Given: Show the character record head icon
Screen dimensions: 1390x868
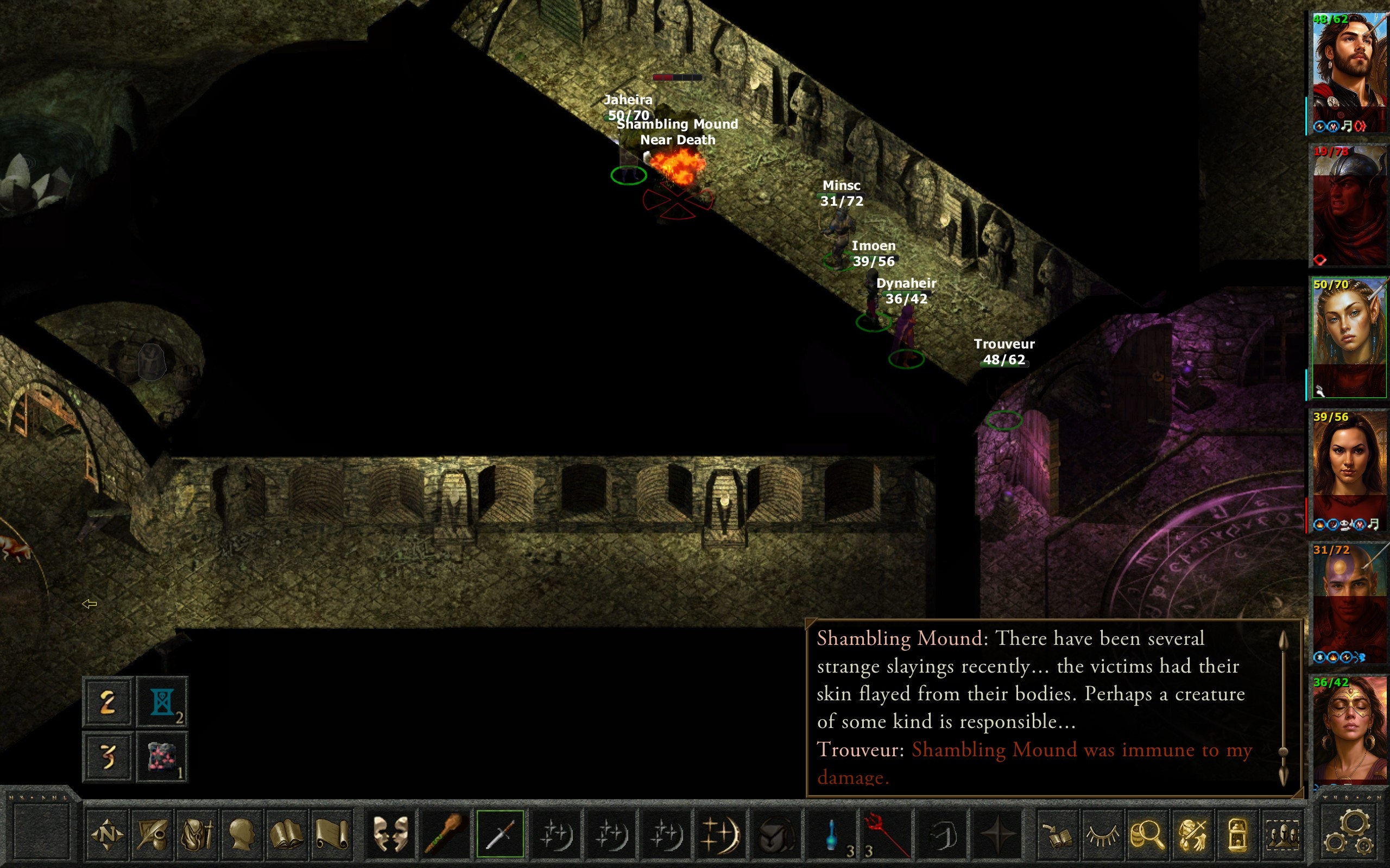Looking at the screenshot, I should point(242,834).
